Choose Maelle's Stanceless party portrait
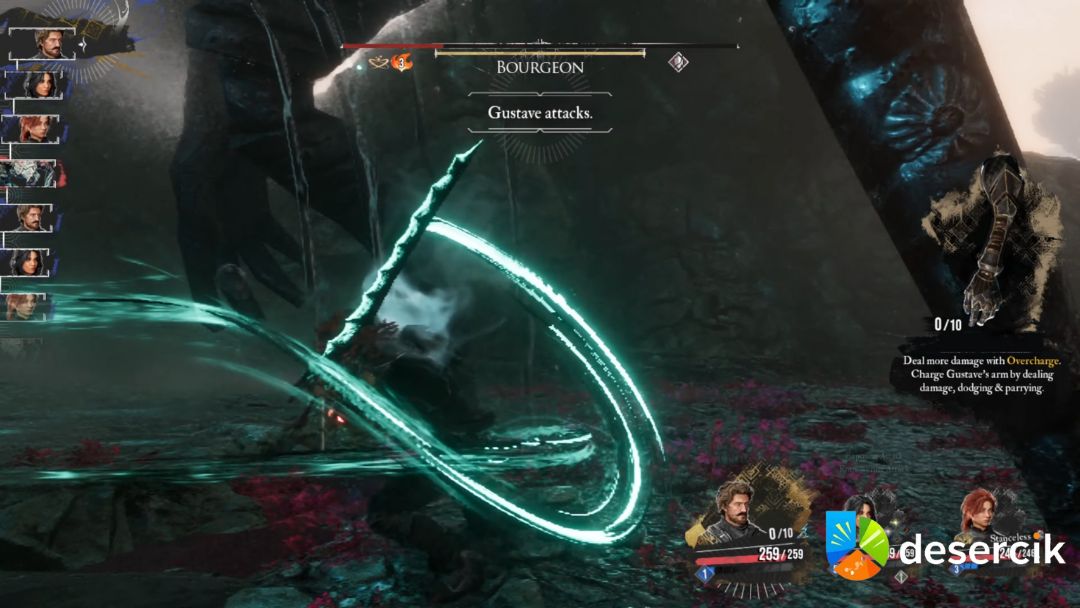The width and height of the screenshot is (1080, 608). (x=983, y=514)
